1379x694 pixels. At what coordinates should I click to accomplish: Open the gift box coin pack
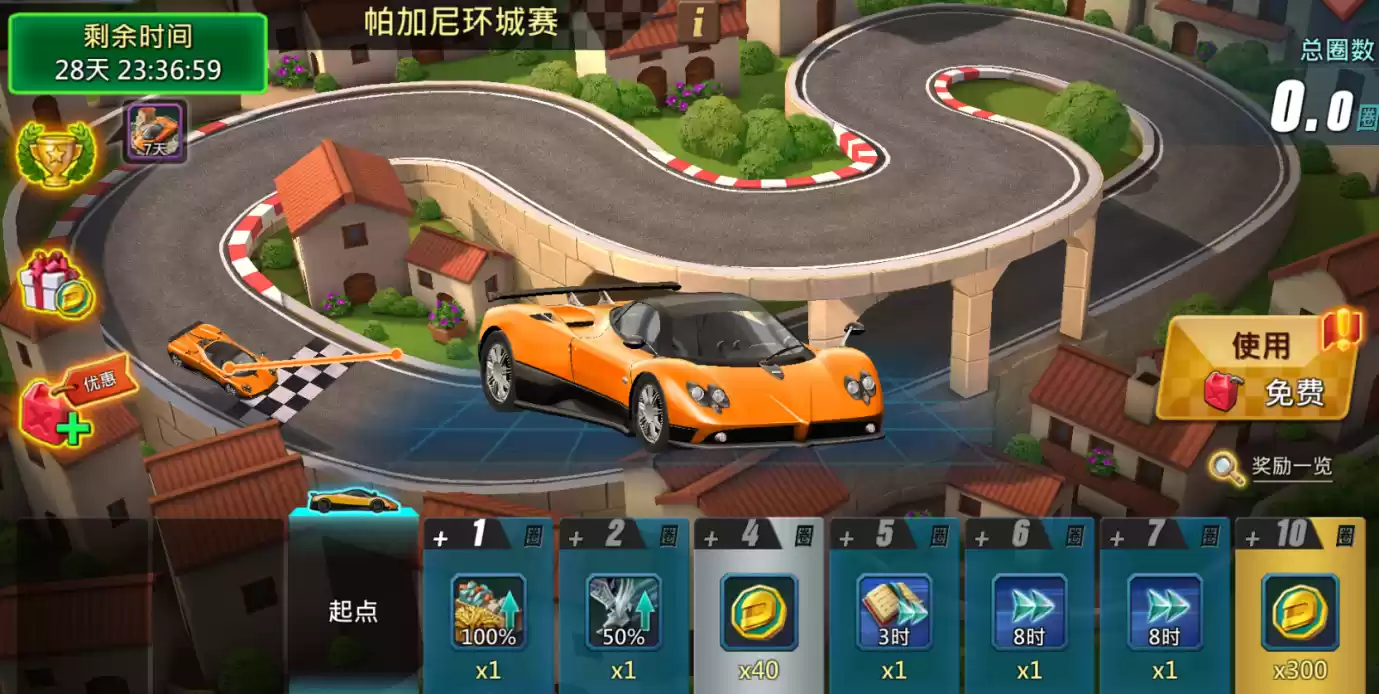pyautogui.click(x=56, y=282)
